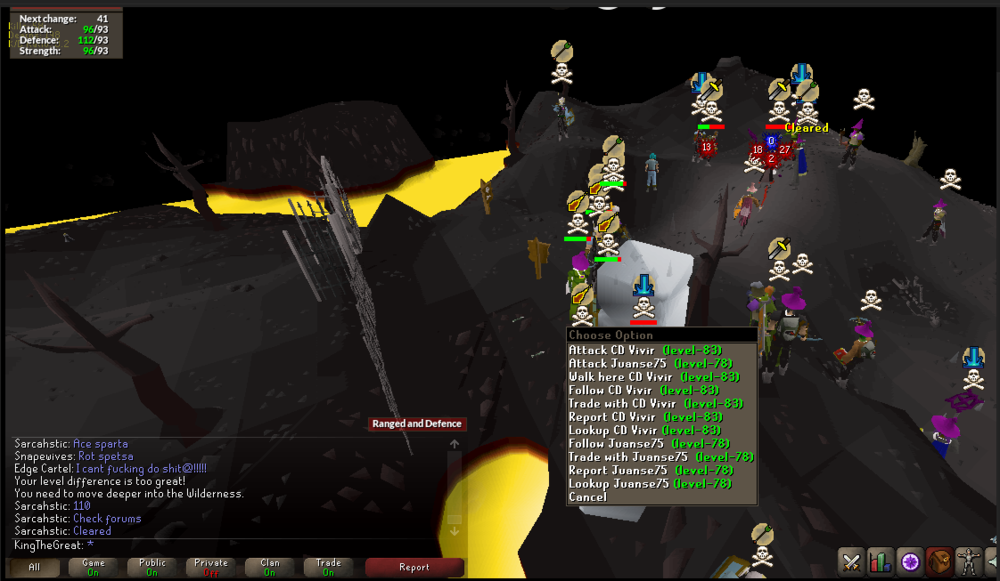
Task: Click the Trade chat tab
Action: [x=329, y=567]
